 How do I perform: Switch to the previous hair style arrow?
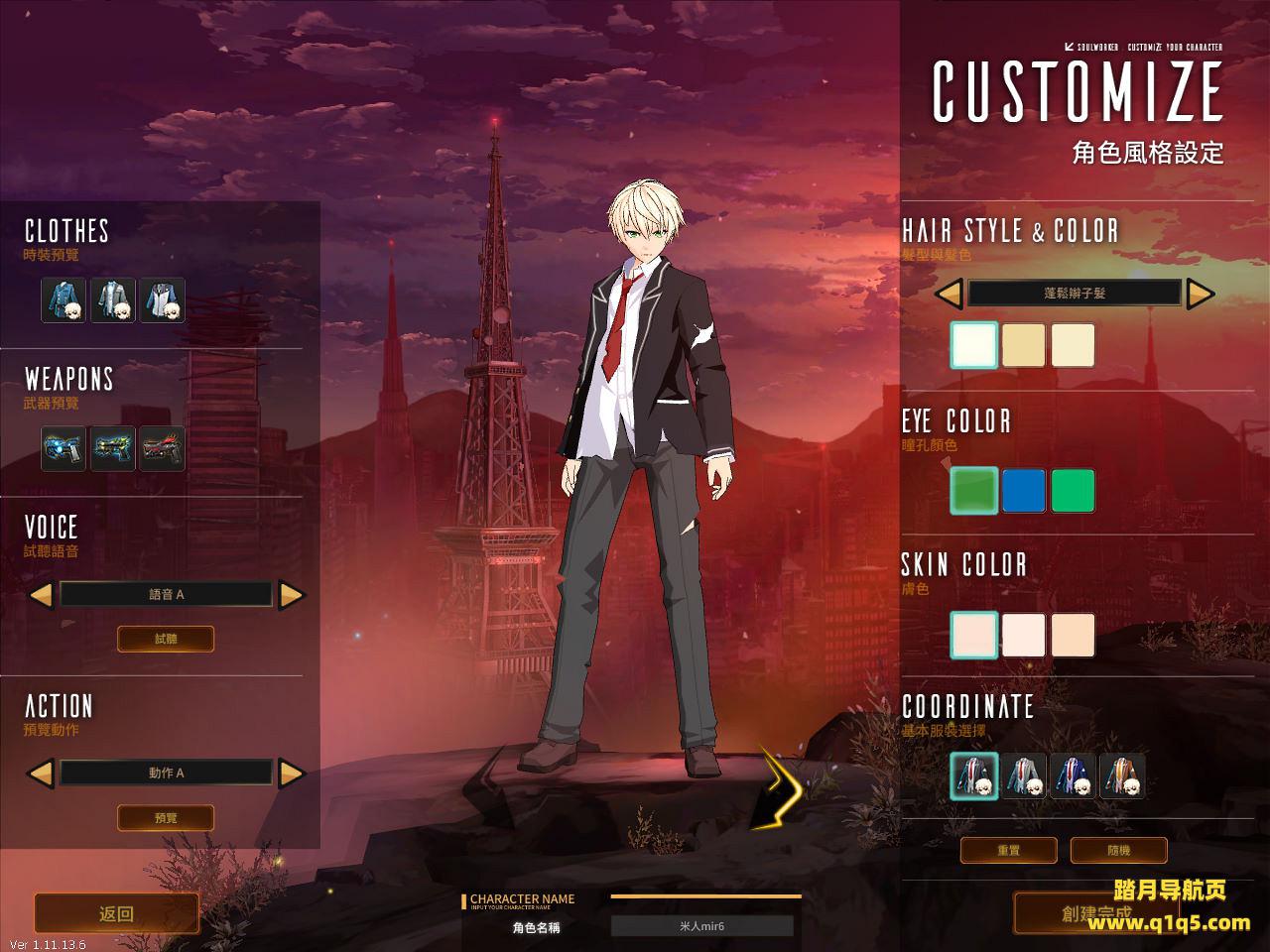pyautogui.click(x=949, y=293)
